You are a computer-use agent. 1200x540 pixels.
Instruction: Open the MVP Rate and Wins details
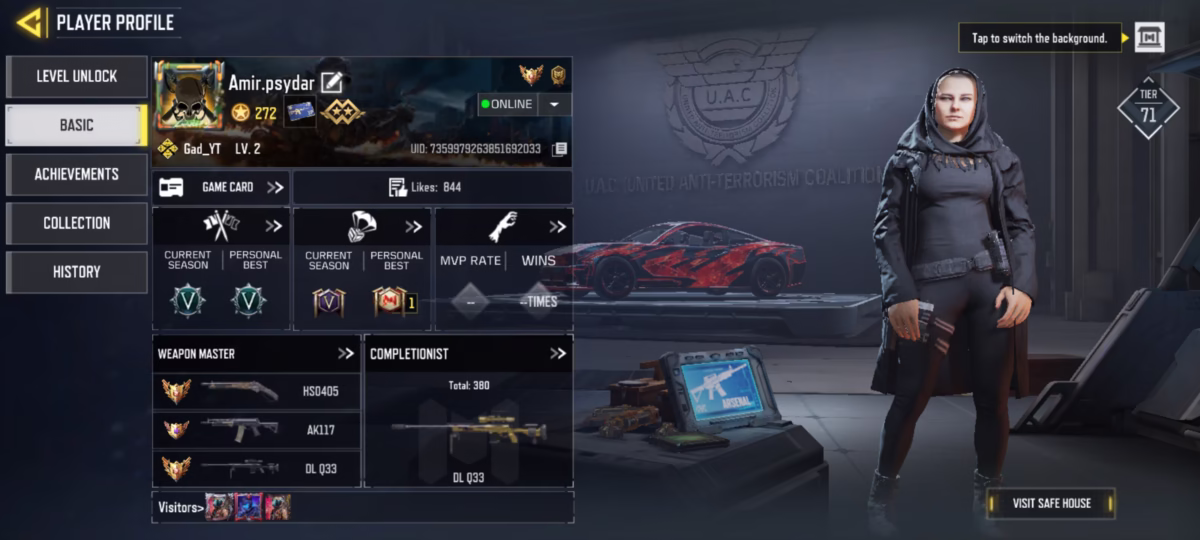[x=557, y=227]
